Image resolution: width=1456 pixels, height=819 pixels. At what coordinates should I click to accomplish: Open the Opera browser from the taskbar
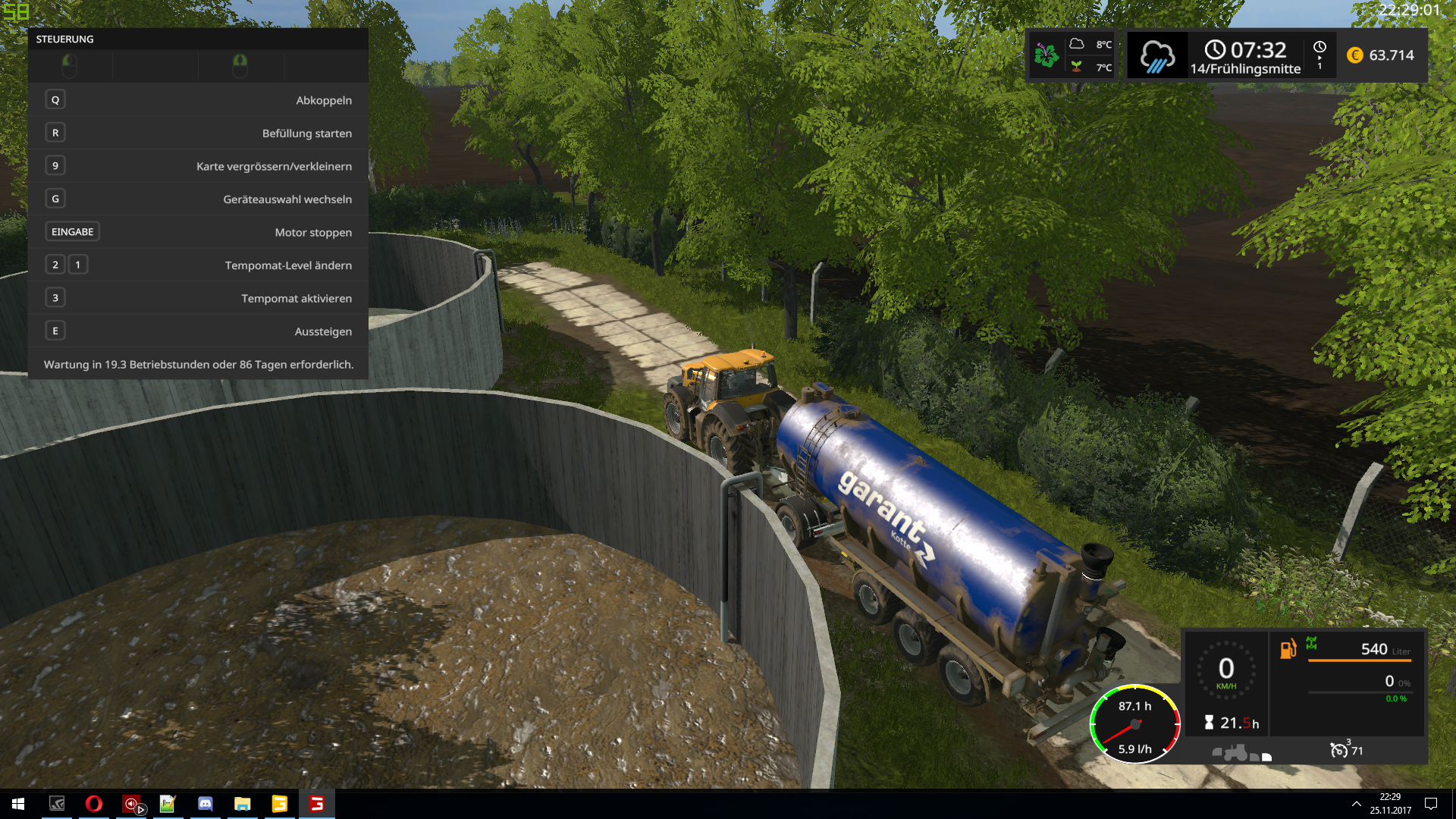pyautogui.click(x=94, y=804)
